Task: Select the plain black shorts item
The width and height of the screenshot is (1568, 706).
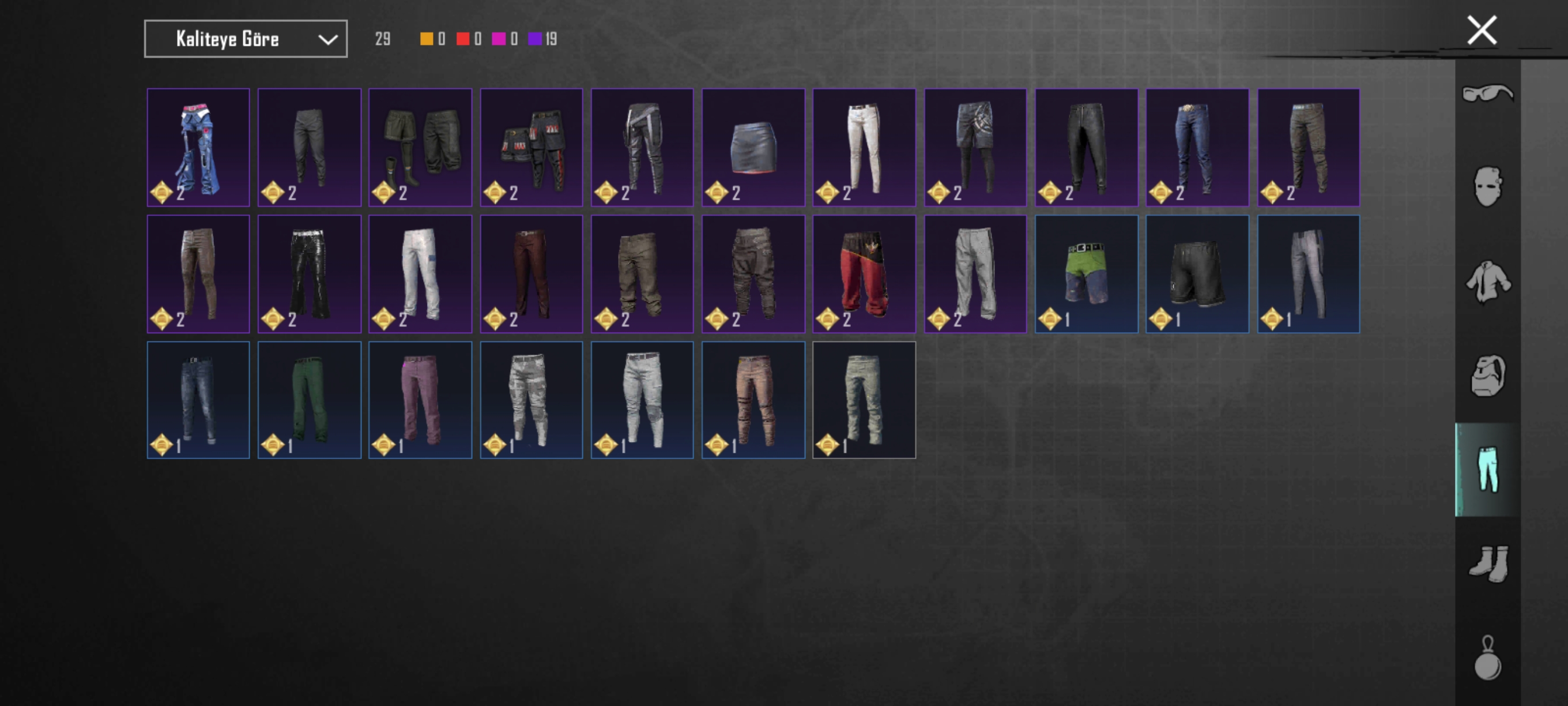Action: (1197, 273)
